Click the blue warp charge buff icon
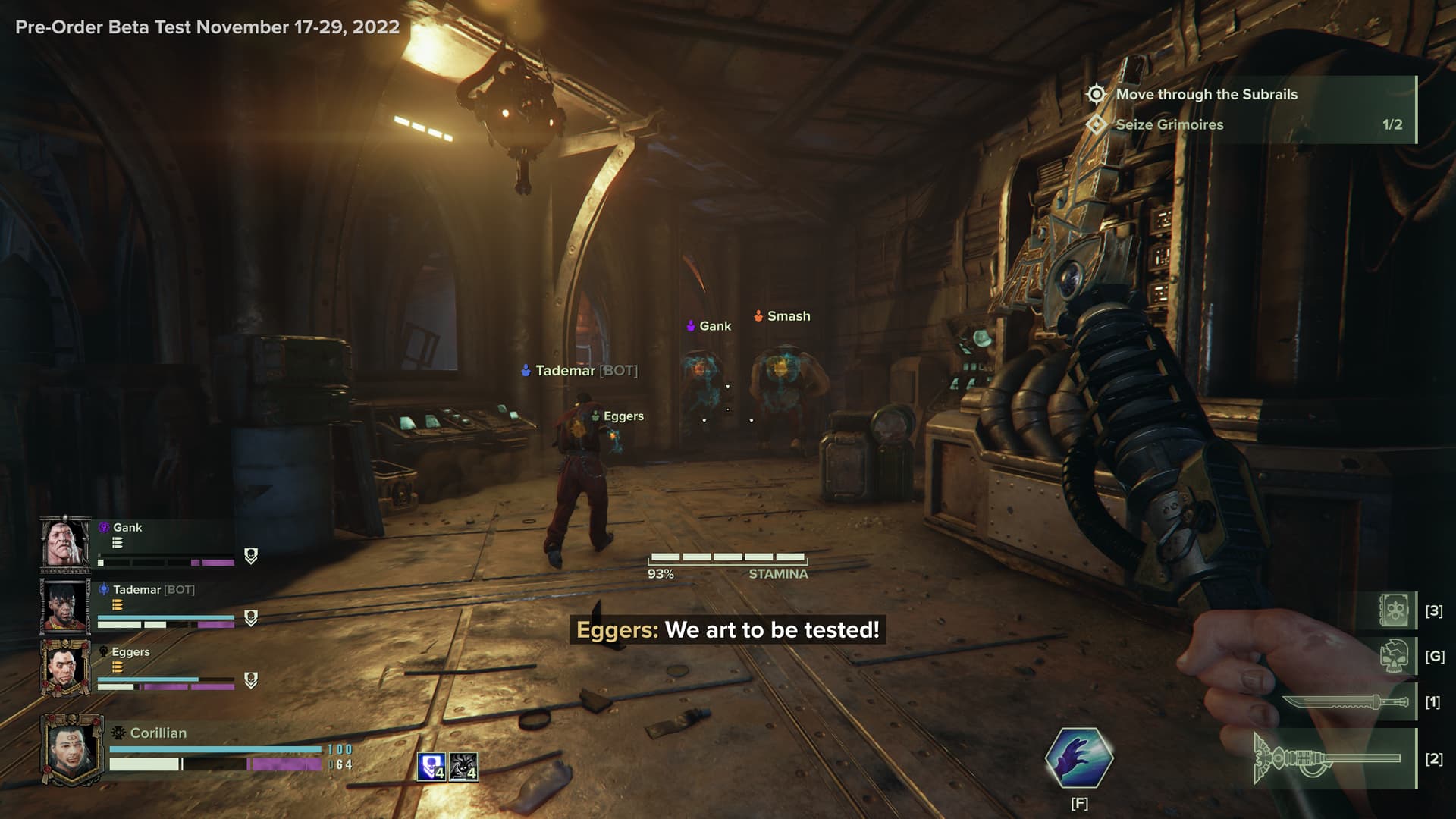The height and width of the screenshot is (819, 1456). (431, 767)
